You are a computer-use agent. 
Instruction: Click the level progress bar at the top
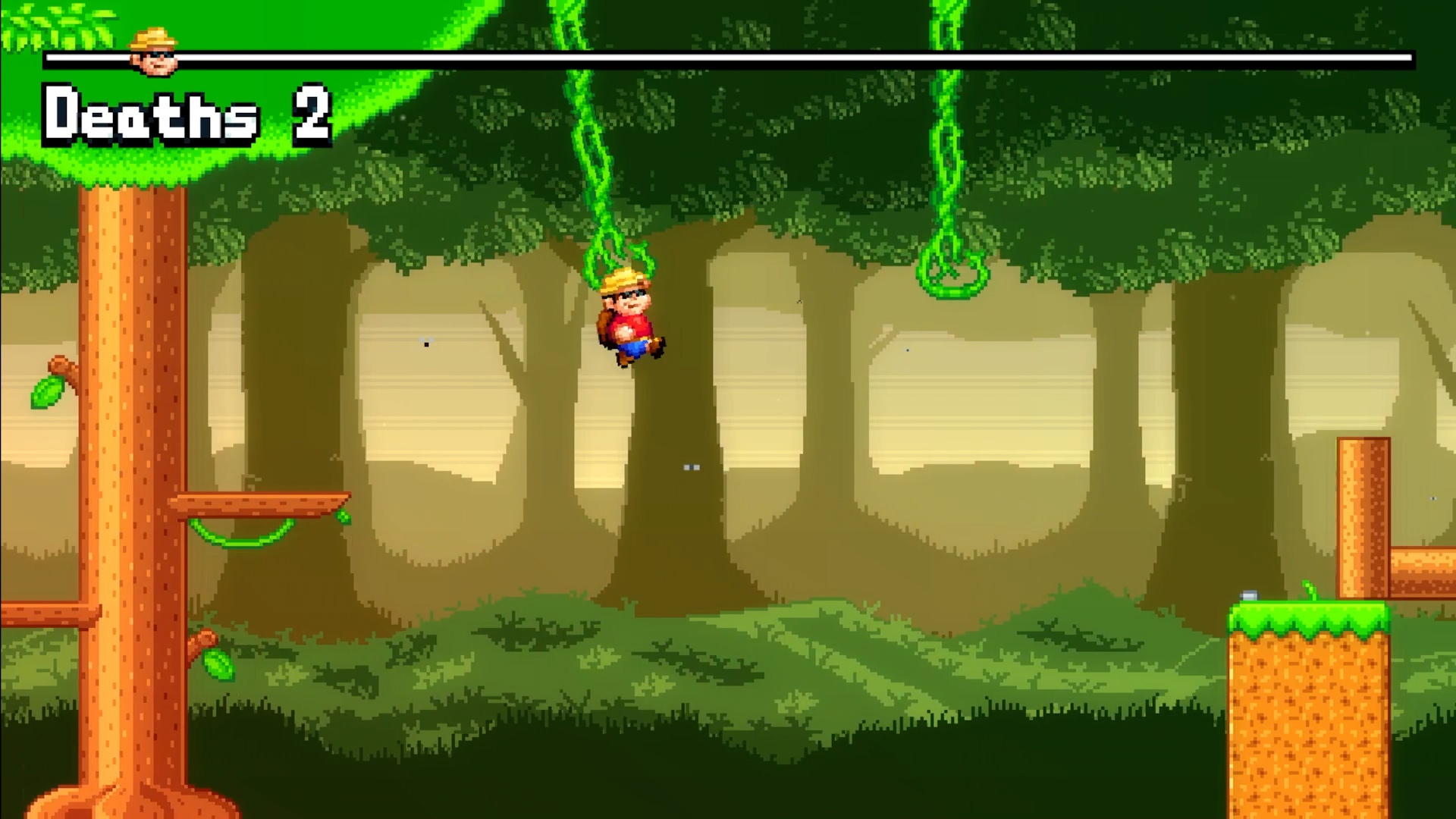pyautogui.click(x=758, y=57)
